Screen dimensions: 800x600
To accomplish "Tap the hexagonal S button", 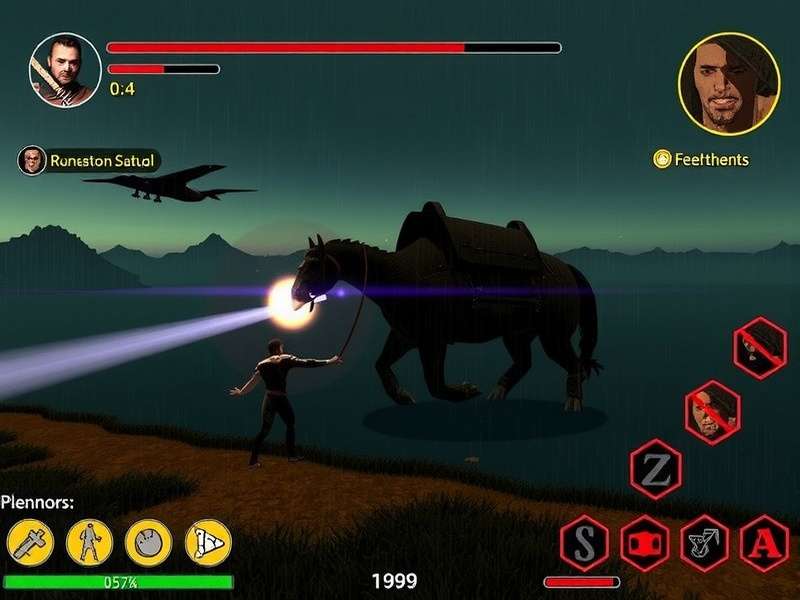I will click(585, 543).
